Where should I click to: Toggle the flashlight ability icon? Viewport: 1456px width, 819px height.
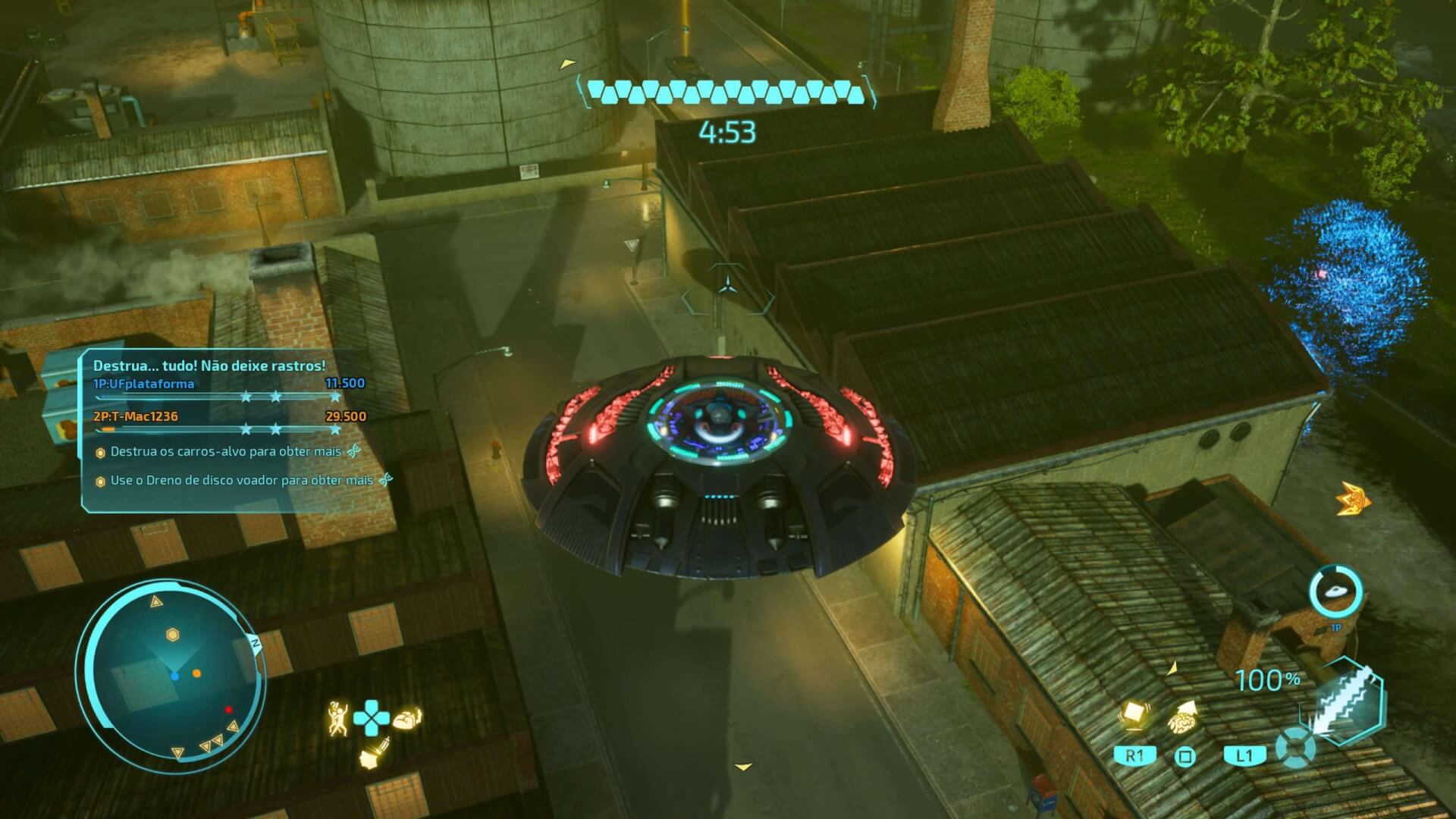point(373,754)
